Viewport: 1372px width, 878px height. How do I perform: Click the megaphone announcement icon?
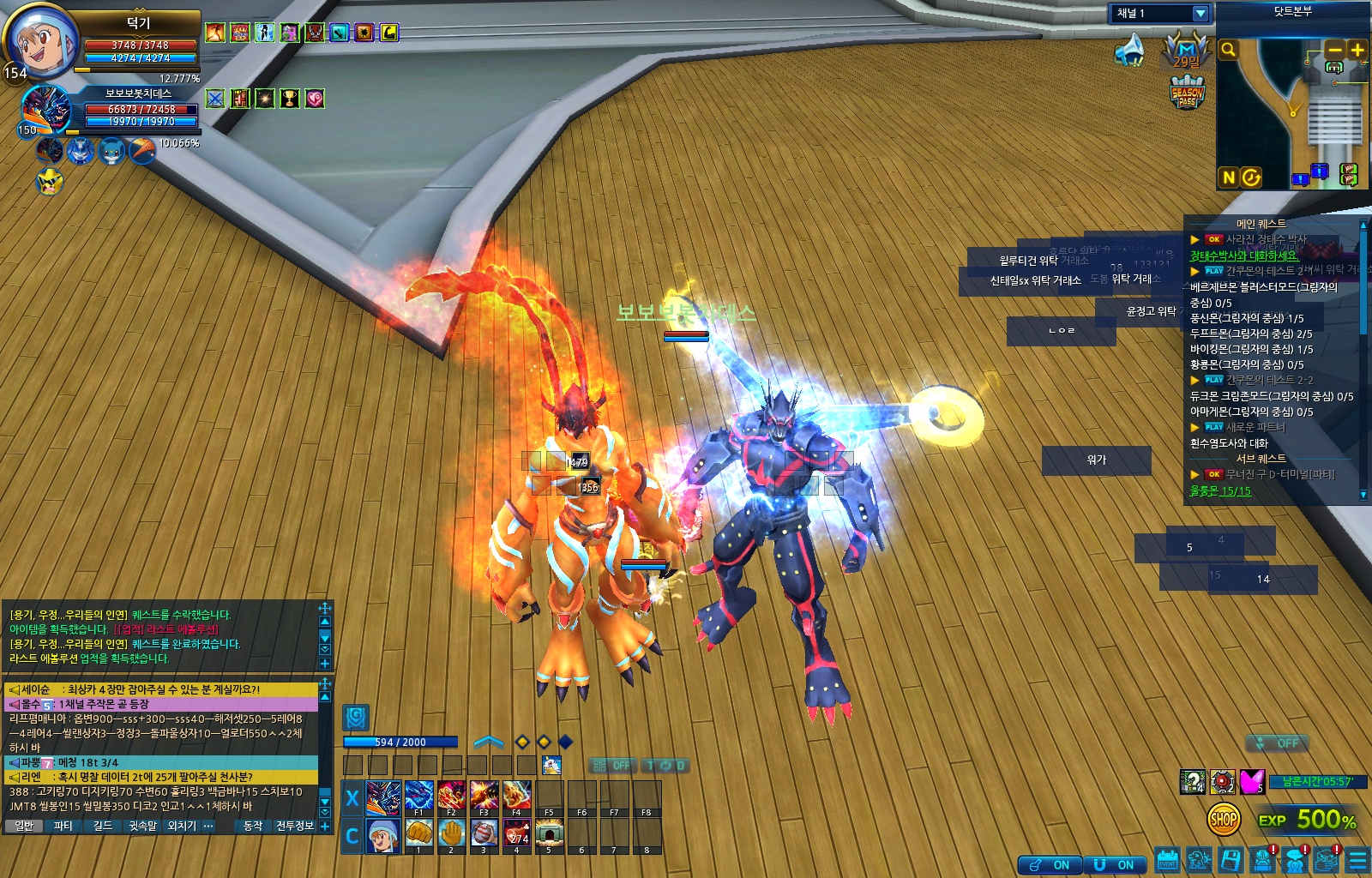tap(1129, 51)
